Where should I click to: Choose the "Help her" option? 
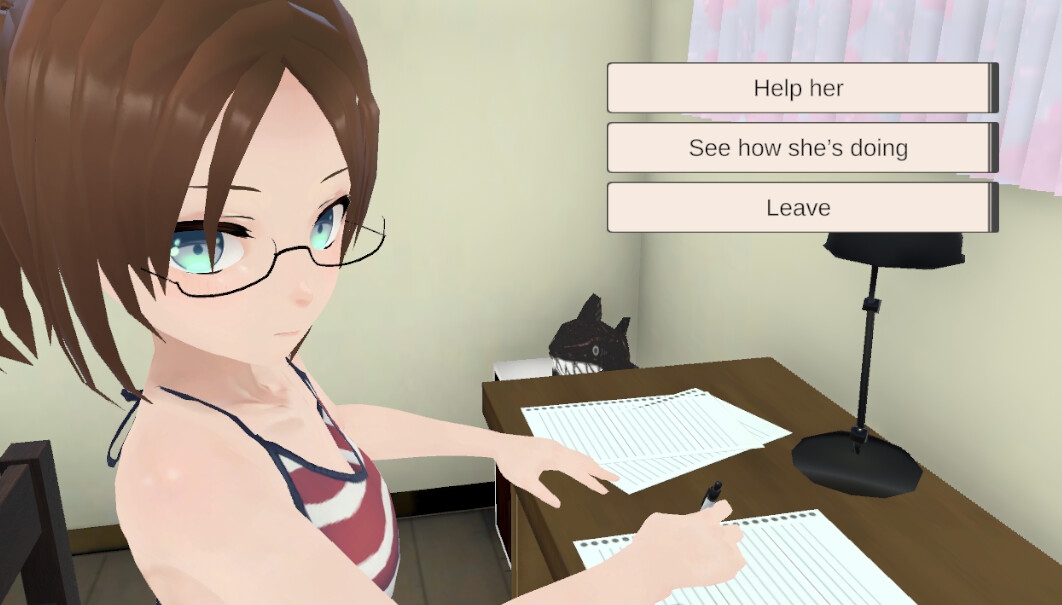click(799, 88)
